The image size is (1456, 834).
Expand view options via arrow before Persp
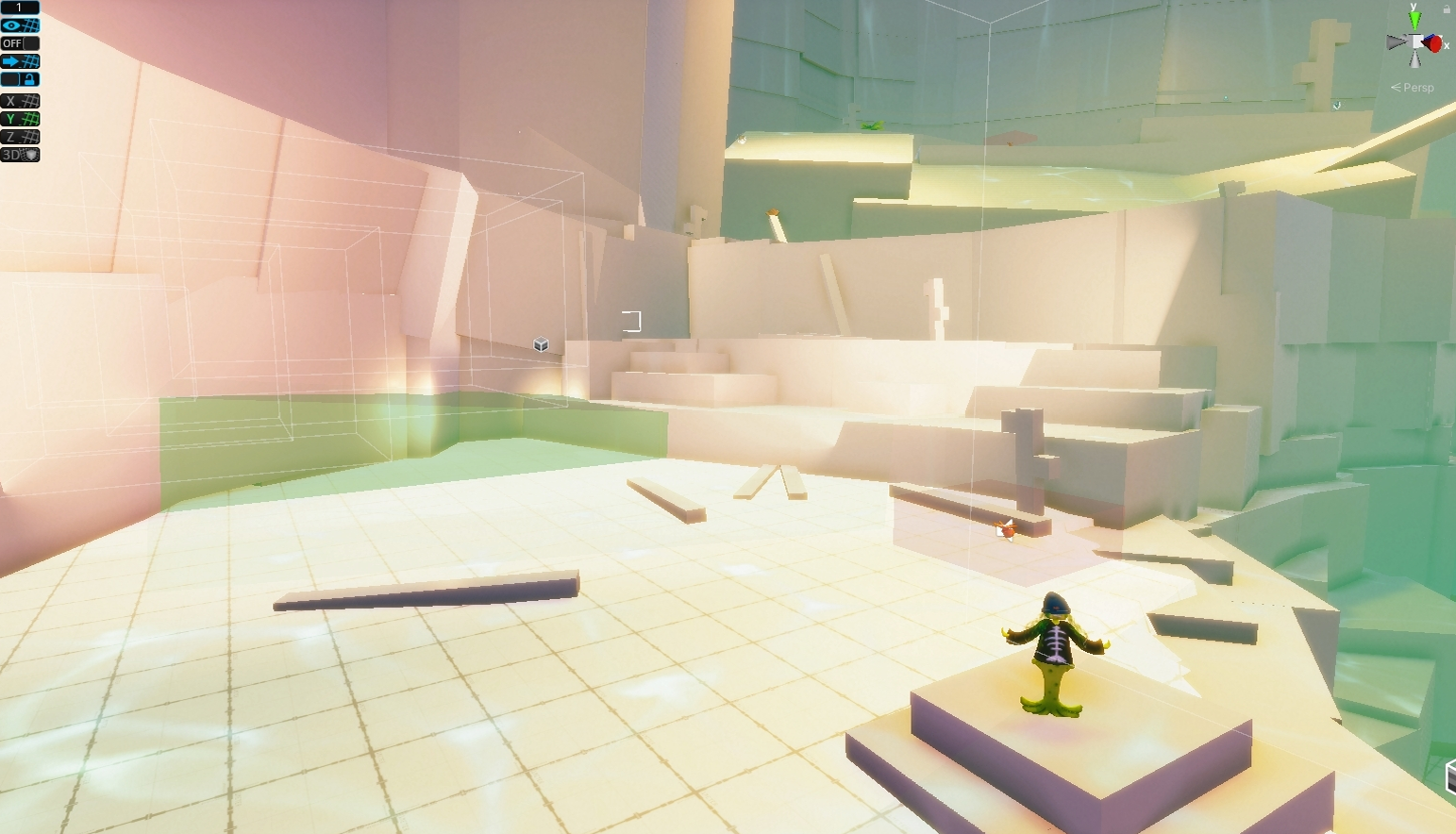coord(1396,87)
